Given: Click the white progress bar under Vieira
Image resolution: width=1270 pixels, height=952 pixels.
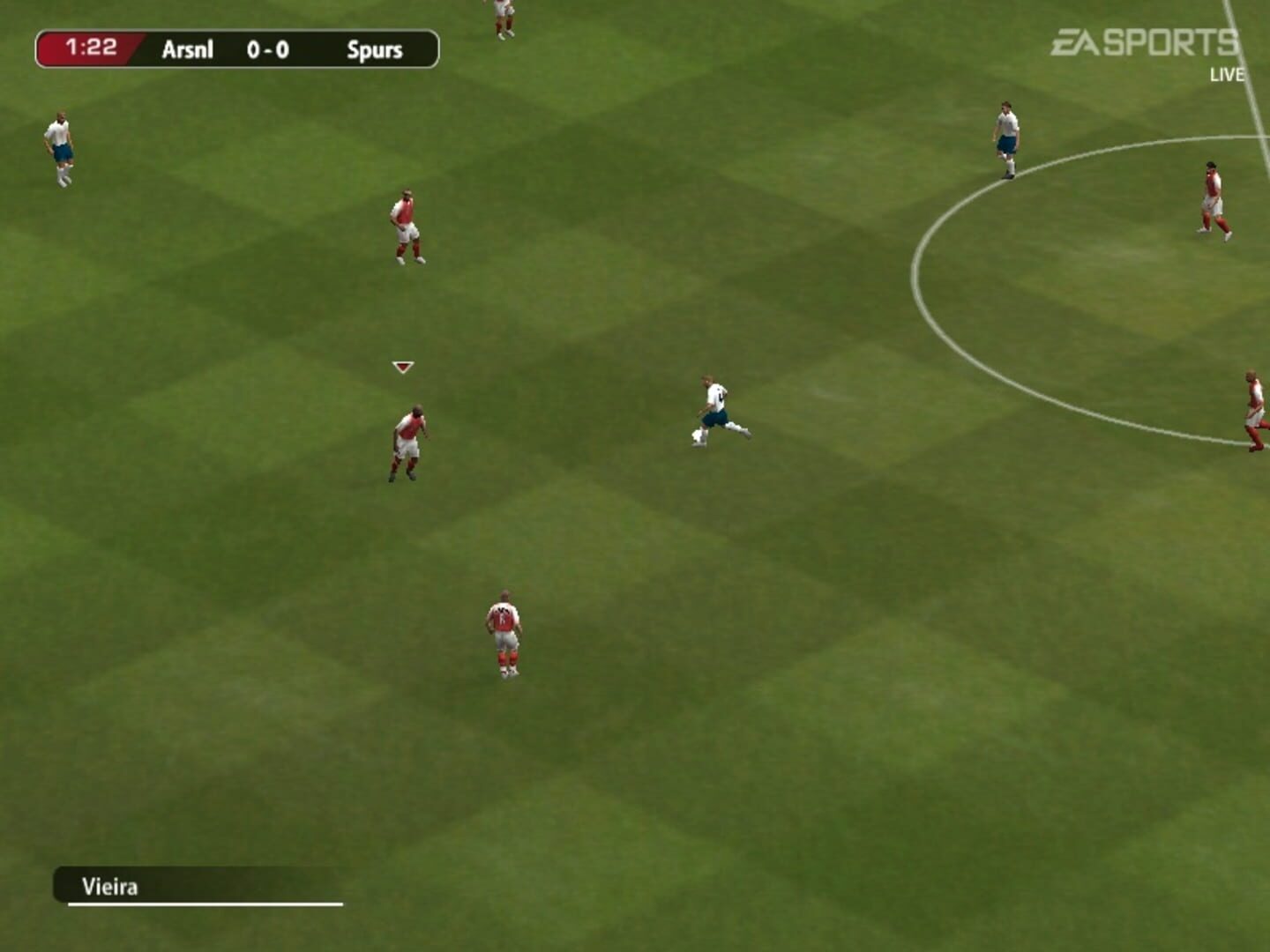Looking at the screenshot, I should pyautogui.click(x=205, y=905).
